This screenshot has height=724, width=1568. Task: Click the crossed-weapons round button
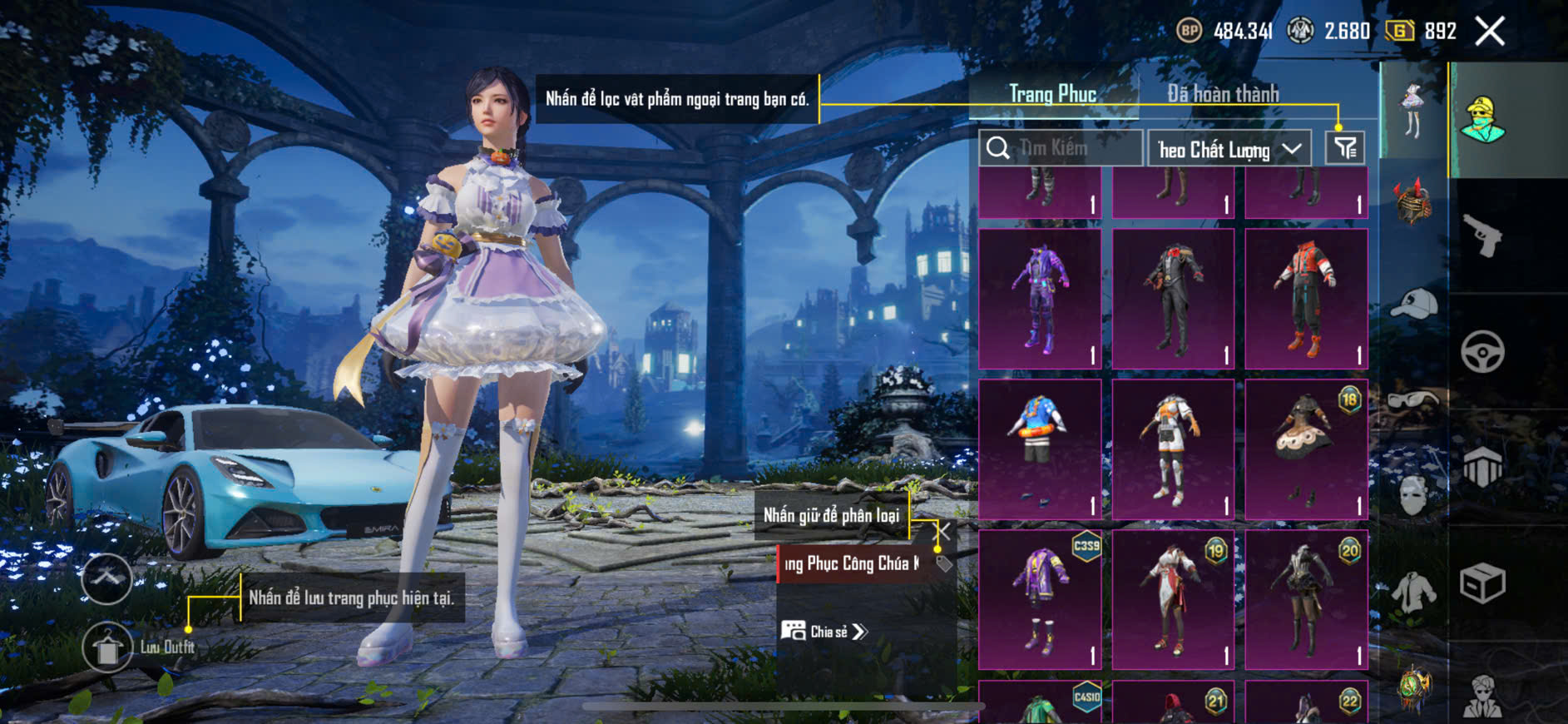pos(106,578)
